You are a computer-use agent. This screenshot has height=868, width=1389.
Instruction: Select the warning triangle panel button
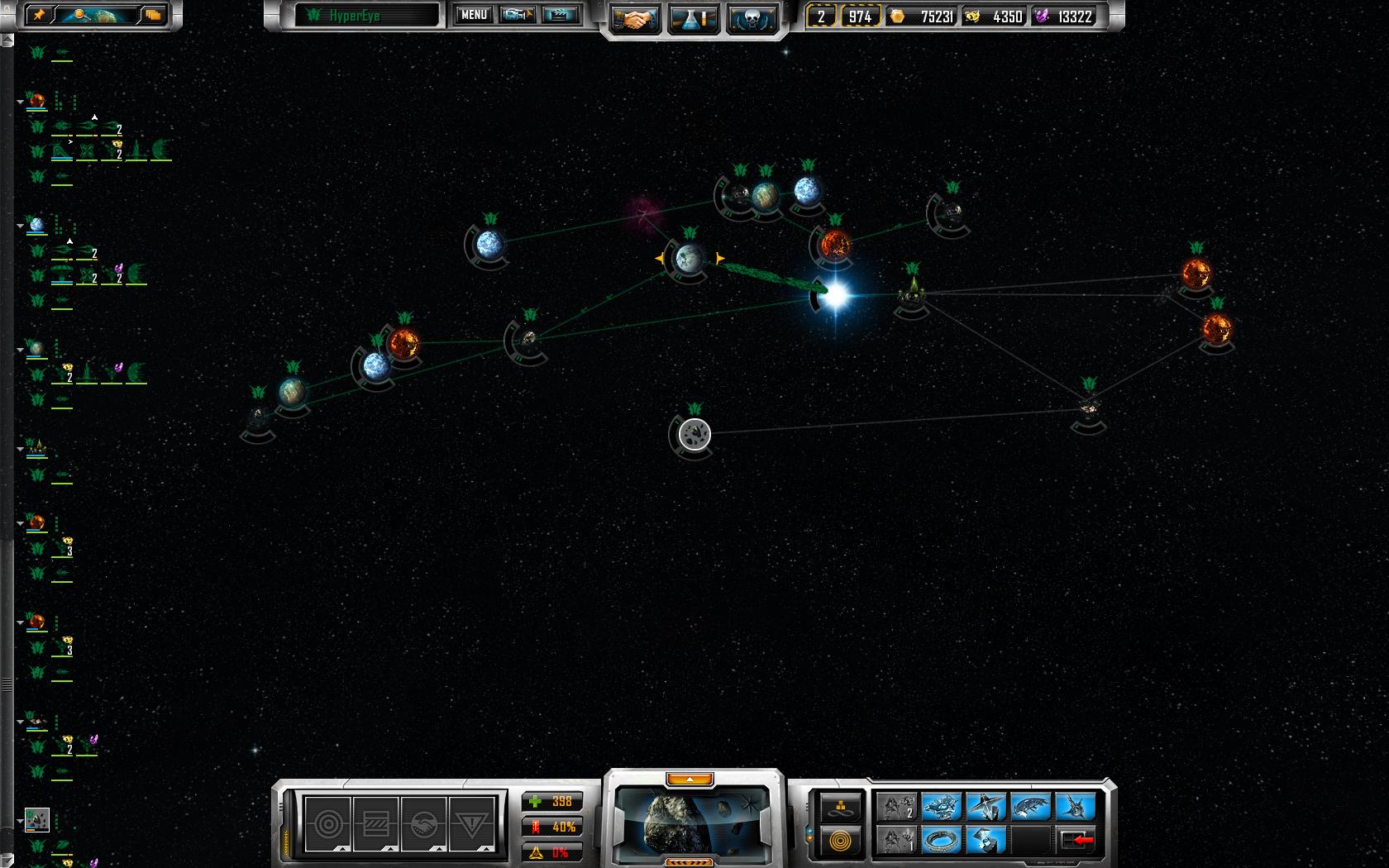click(471, 823)
